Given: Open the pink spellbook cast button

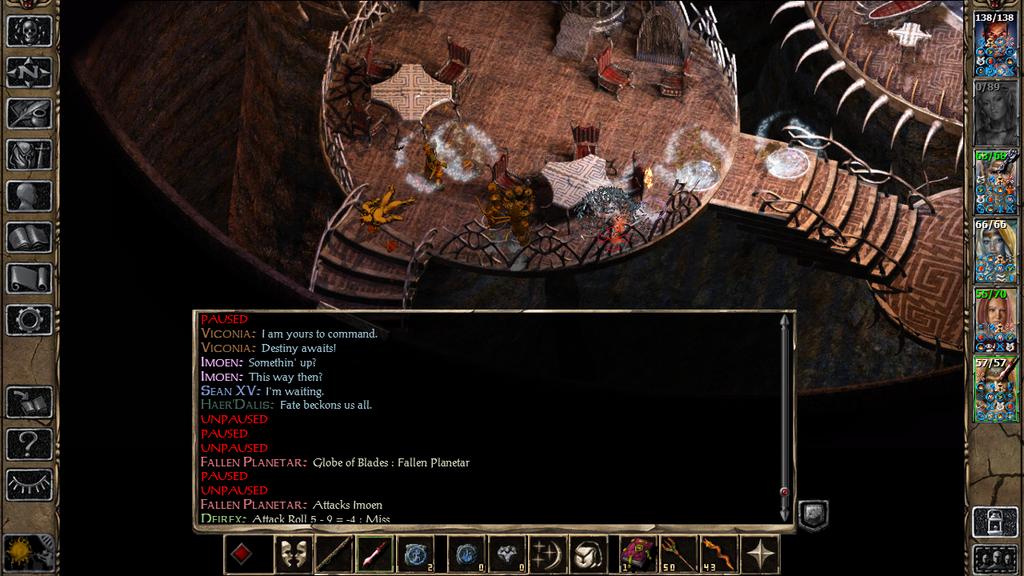Looking at the screenshot, I should 636,554.
